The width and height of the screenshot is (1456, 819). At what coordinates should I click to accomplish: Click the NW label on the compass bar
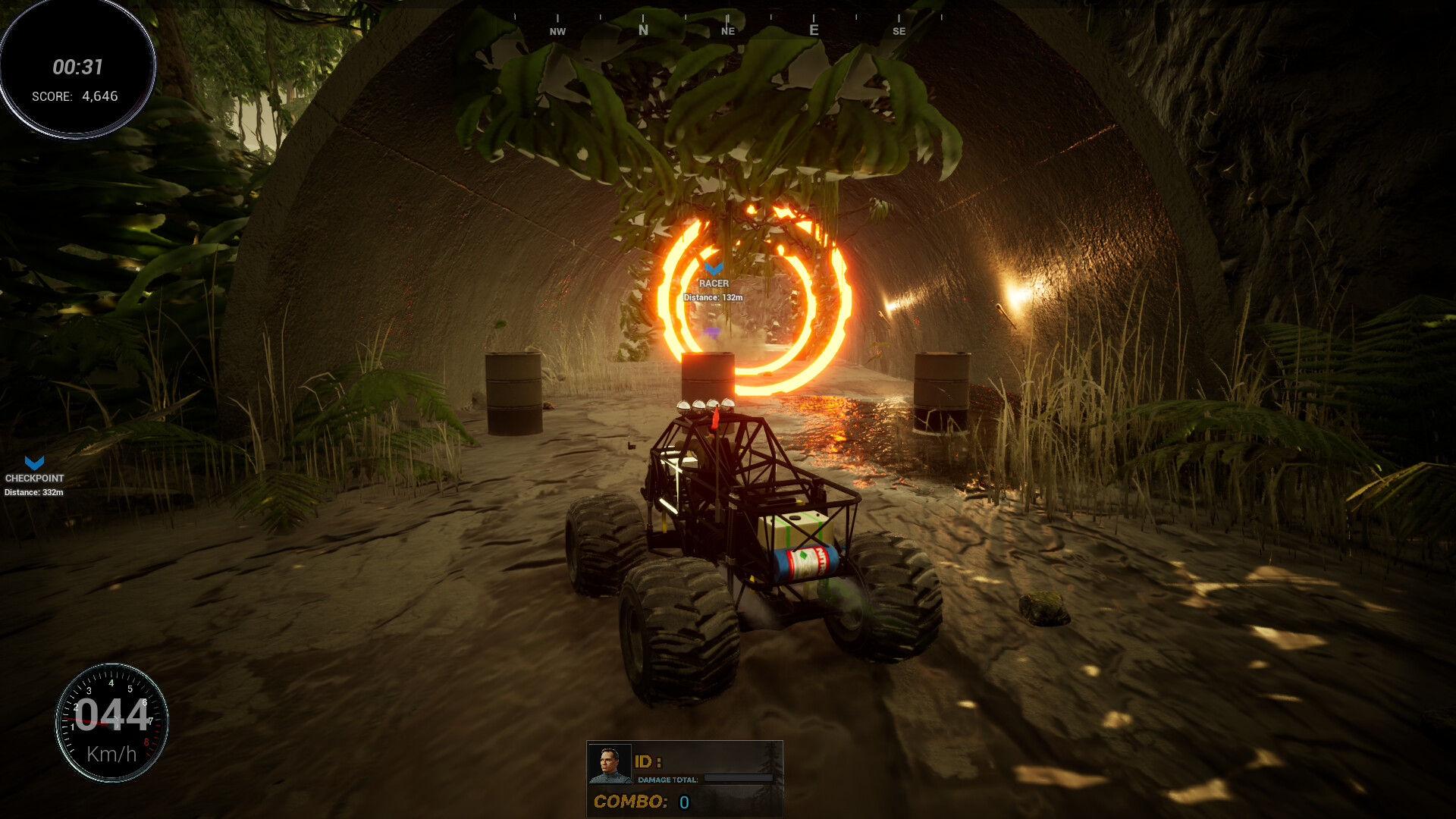click(559, 31)
